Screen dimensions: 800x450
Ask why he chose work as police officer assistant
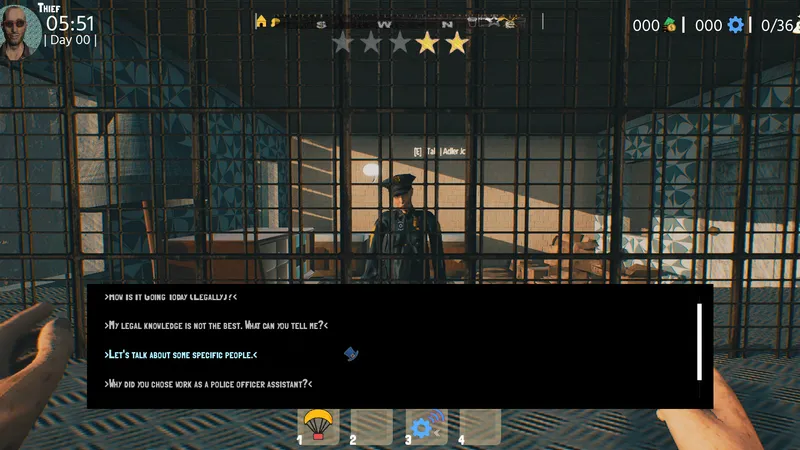(x=209, y=384)
